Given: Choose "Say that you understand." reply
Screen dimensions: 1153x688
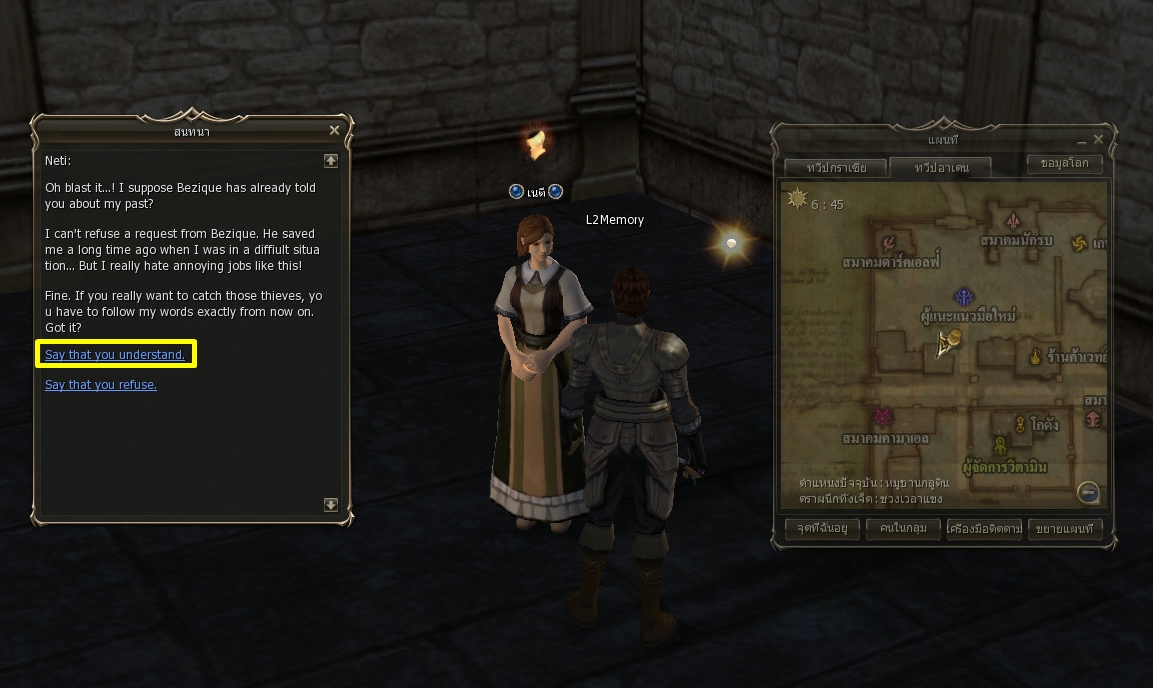Looking at the screenshot, I should 115,355.
